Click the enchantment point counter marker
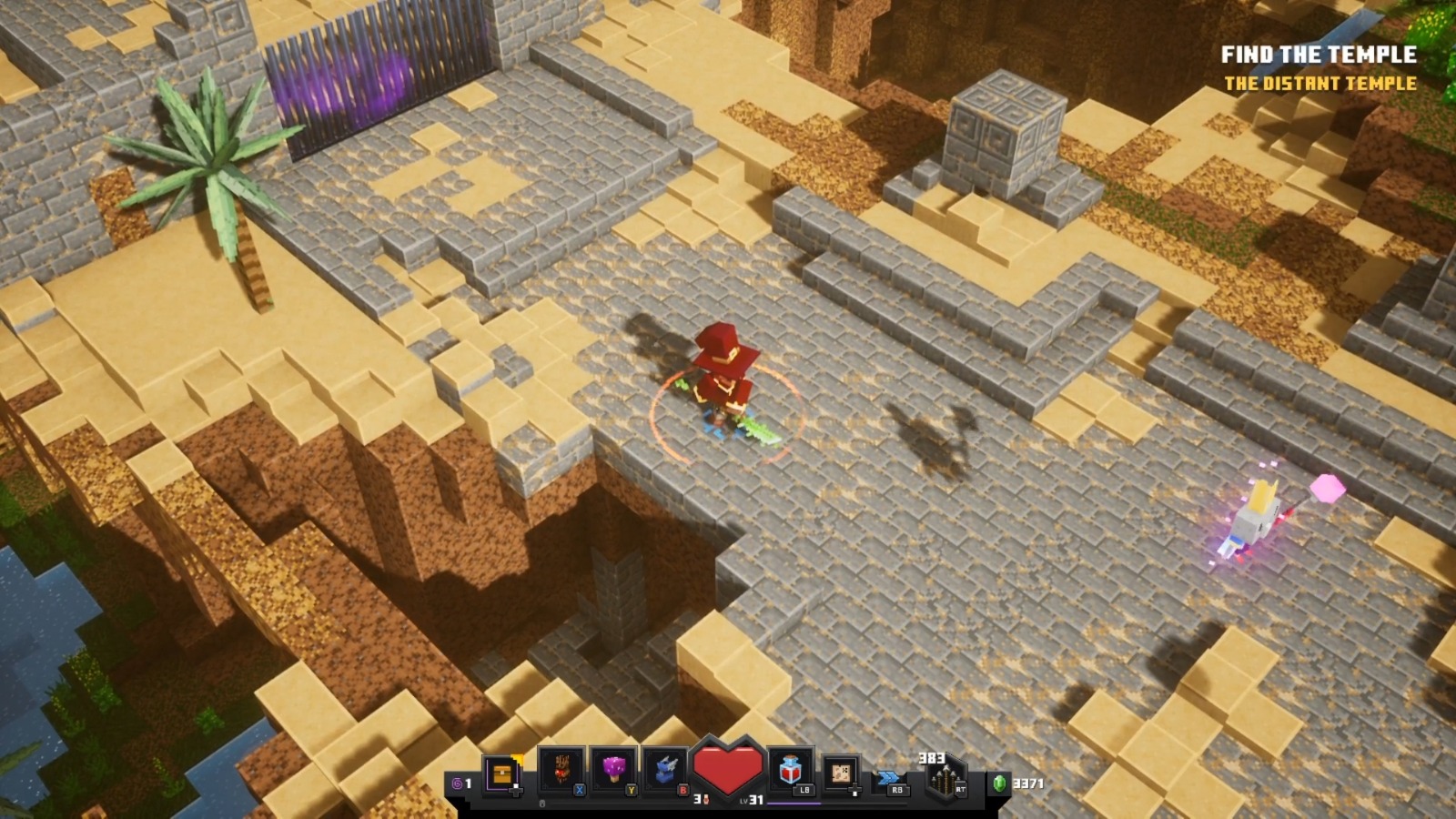This screenshot has height=819, width=1456. 703,799
